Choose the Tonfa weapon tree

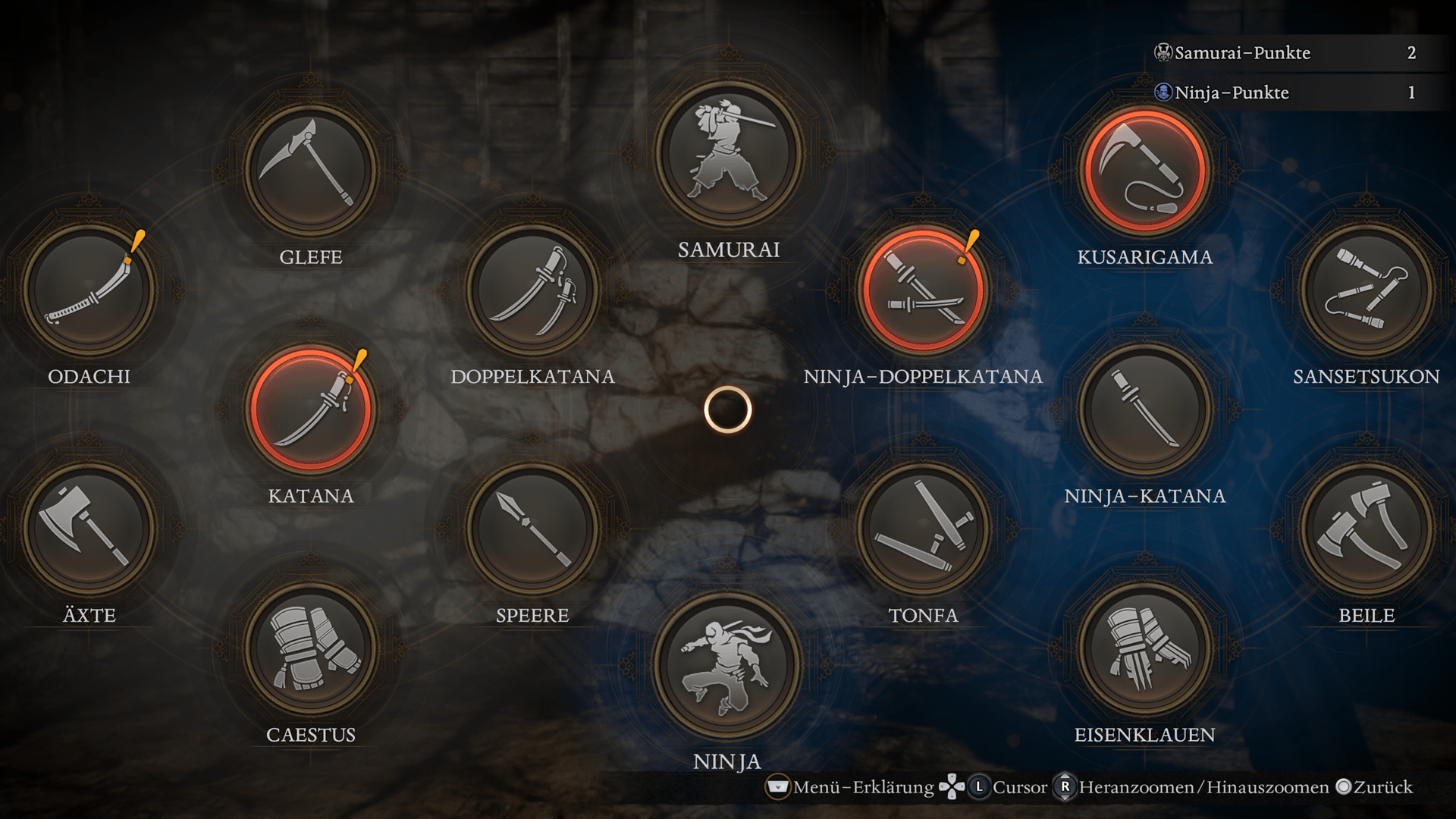click(x=923, y=529)
